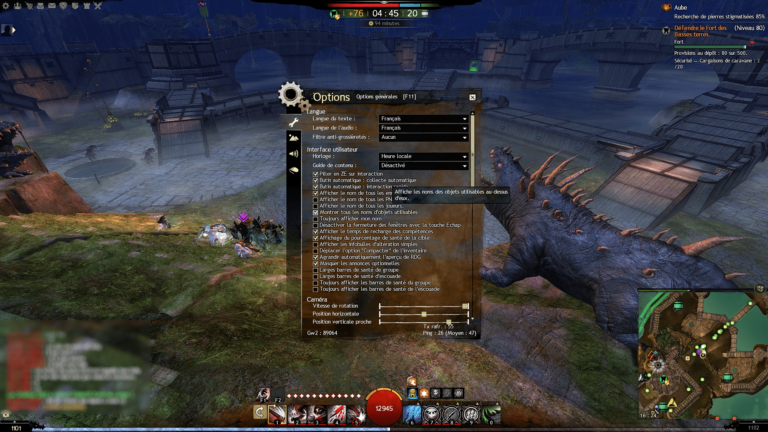Switch to the graphics options tab (mountain icon)
The width and height of the screenshot is (768, 432).
pyautogui.click(x=294, y=136)
